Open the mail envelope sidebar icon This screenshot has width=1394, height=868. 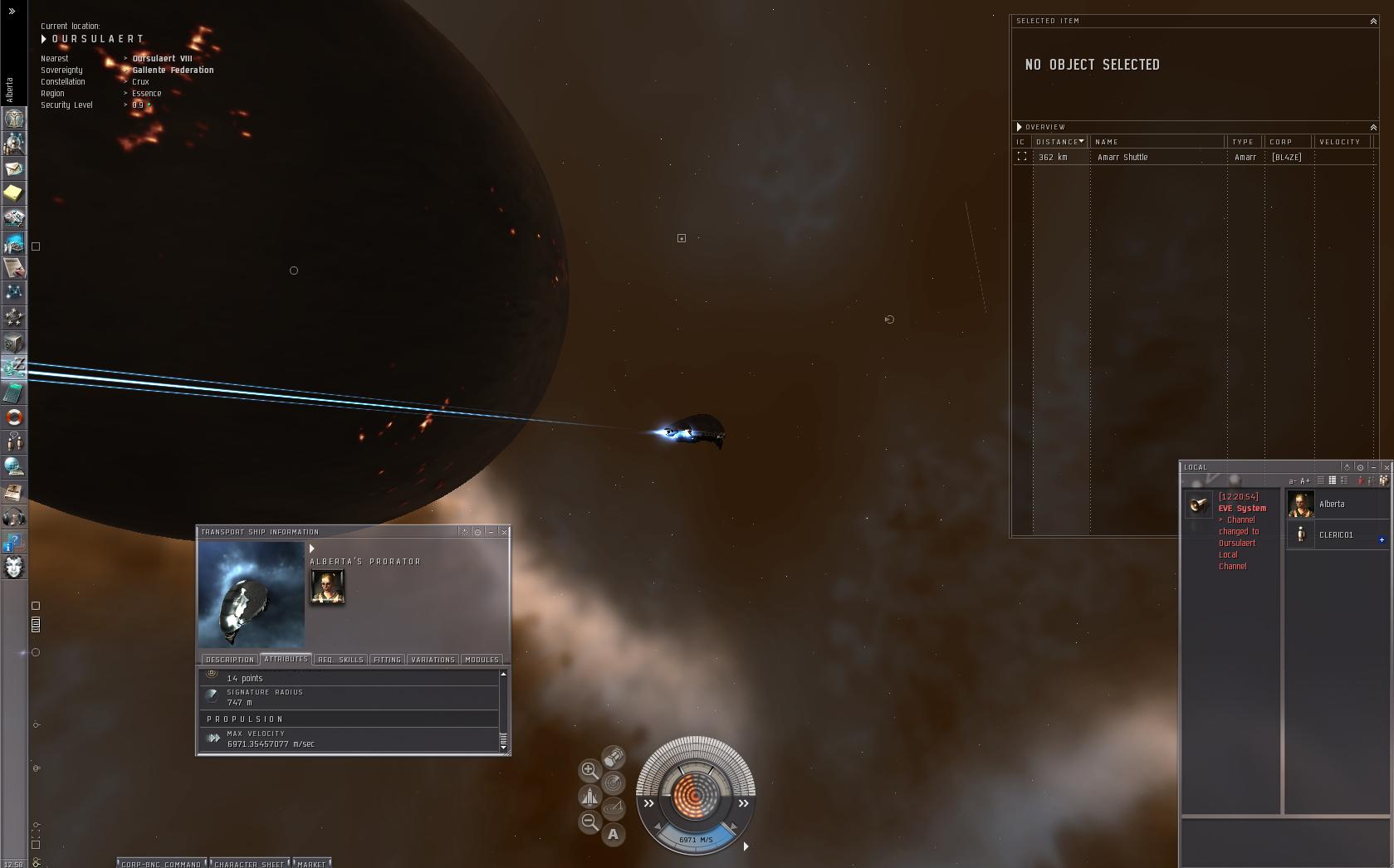(x=14, y=168)
